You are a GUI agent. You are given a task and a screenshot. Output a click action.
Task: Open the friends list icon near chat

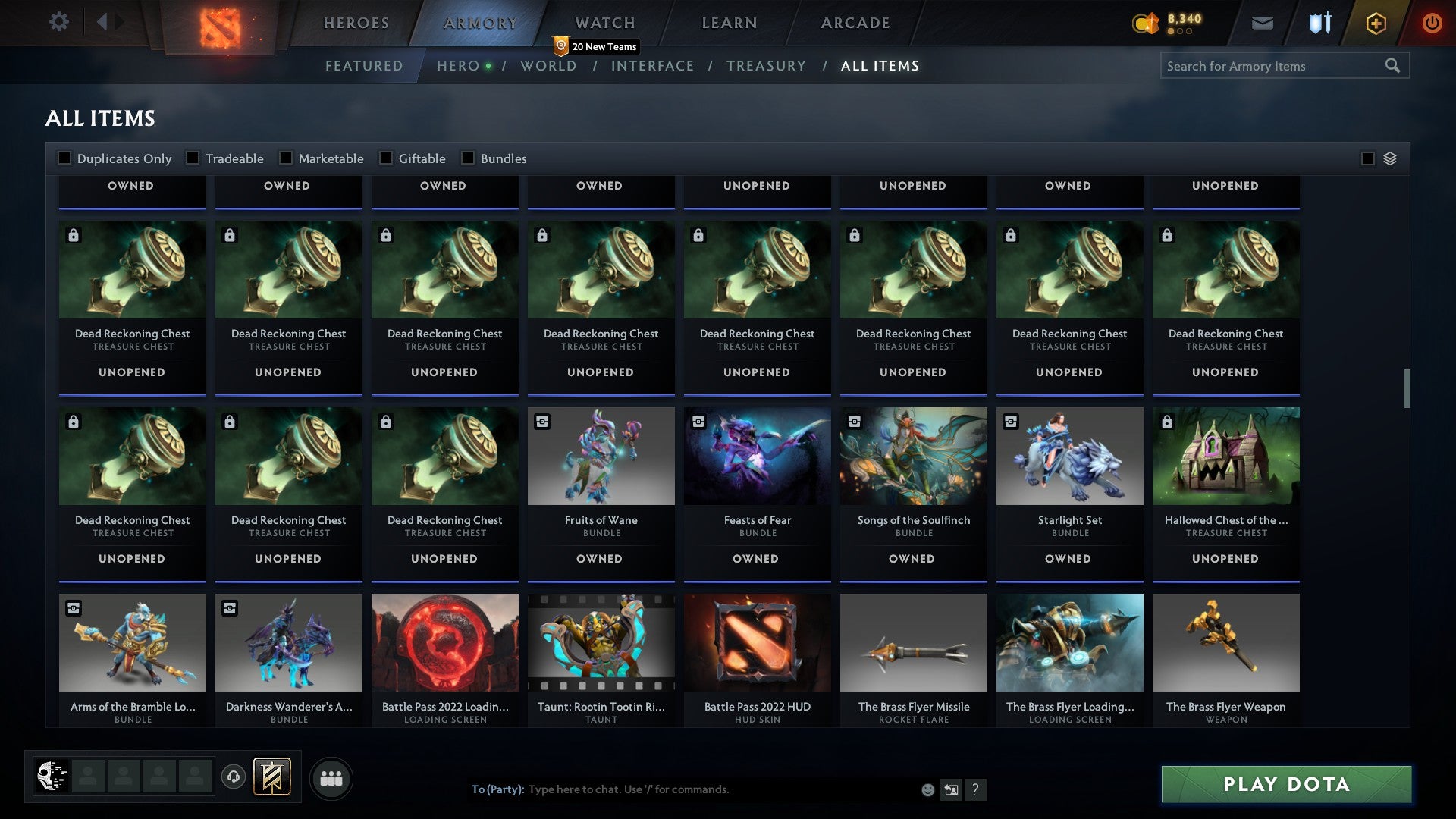[331, 777]
